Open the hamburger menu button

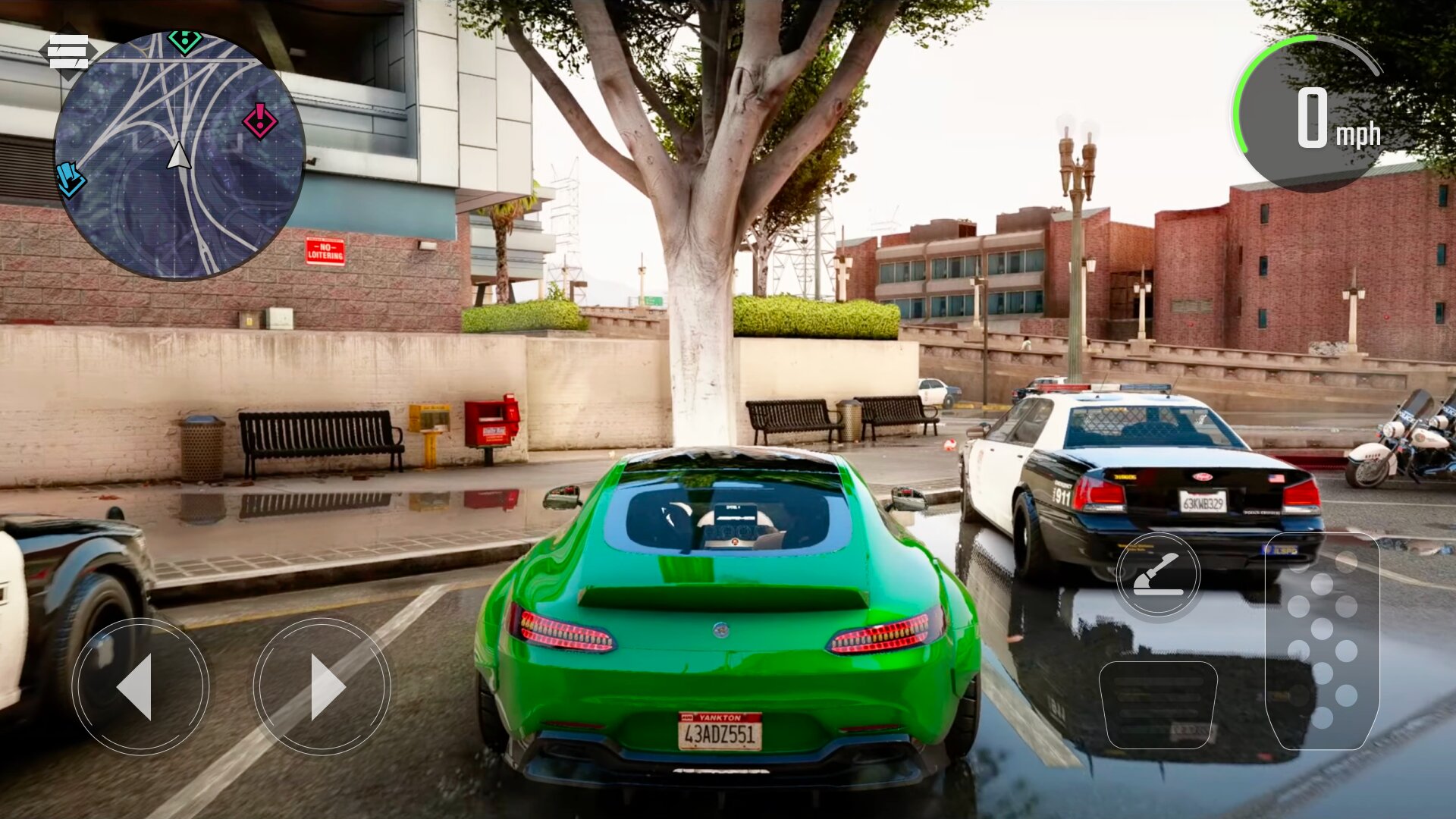[68, 52]
